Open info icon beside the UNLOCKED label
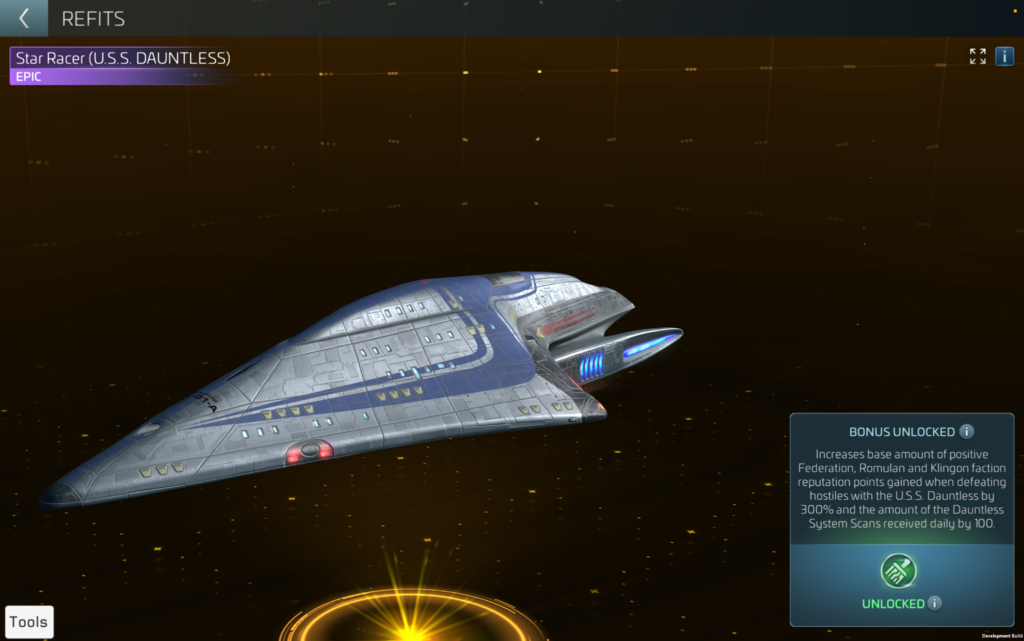 (x=934, y=604)
